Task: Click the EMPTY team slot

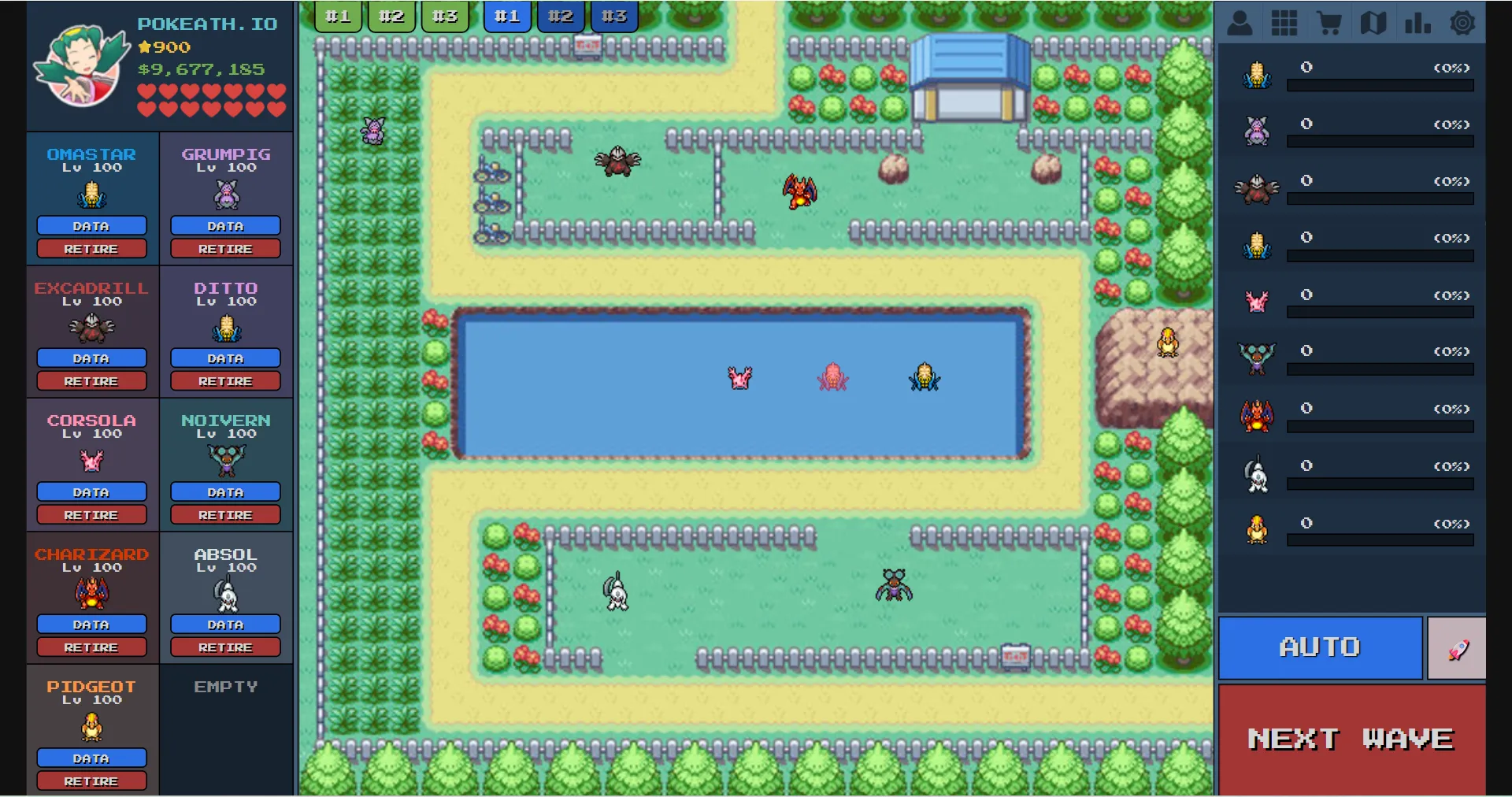Action: 225,728
